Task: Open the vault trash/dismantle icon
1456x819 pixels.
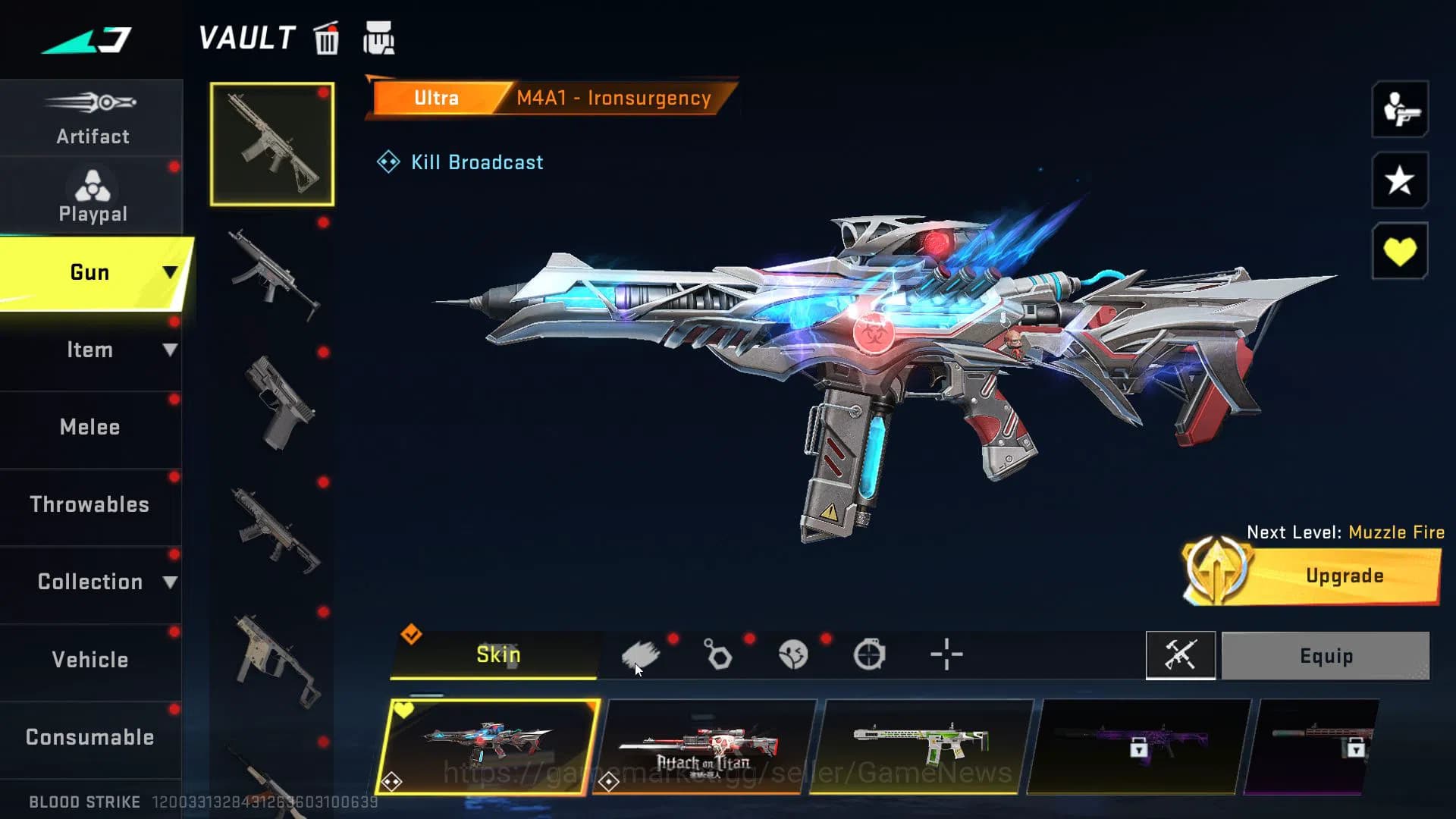Action: pos(326,40)
